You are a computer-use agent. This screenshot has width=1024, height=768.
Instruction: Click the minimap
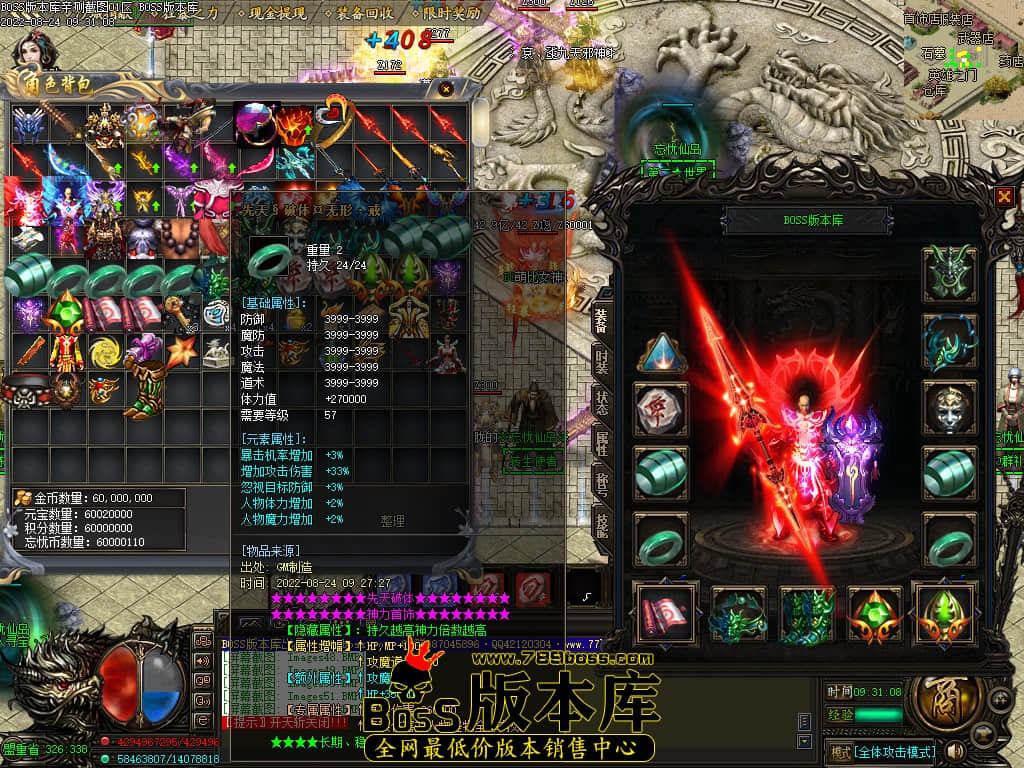coord(962,57)
